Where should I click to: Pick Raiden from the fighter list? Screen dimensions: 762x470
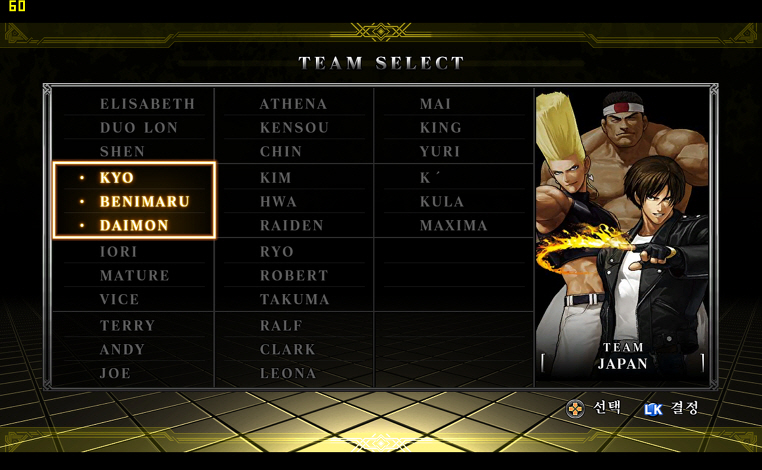[291, 226]
